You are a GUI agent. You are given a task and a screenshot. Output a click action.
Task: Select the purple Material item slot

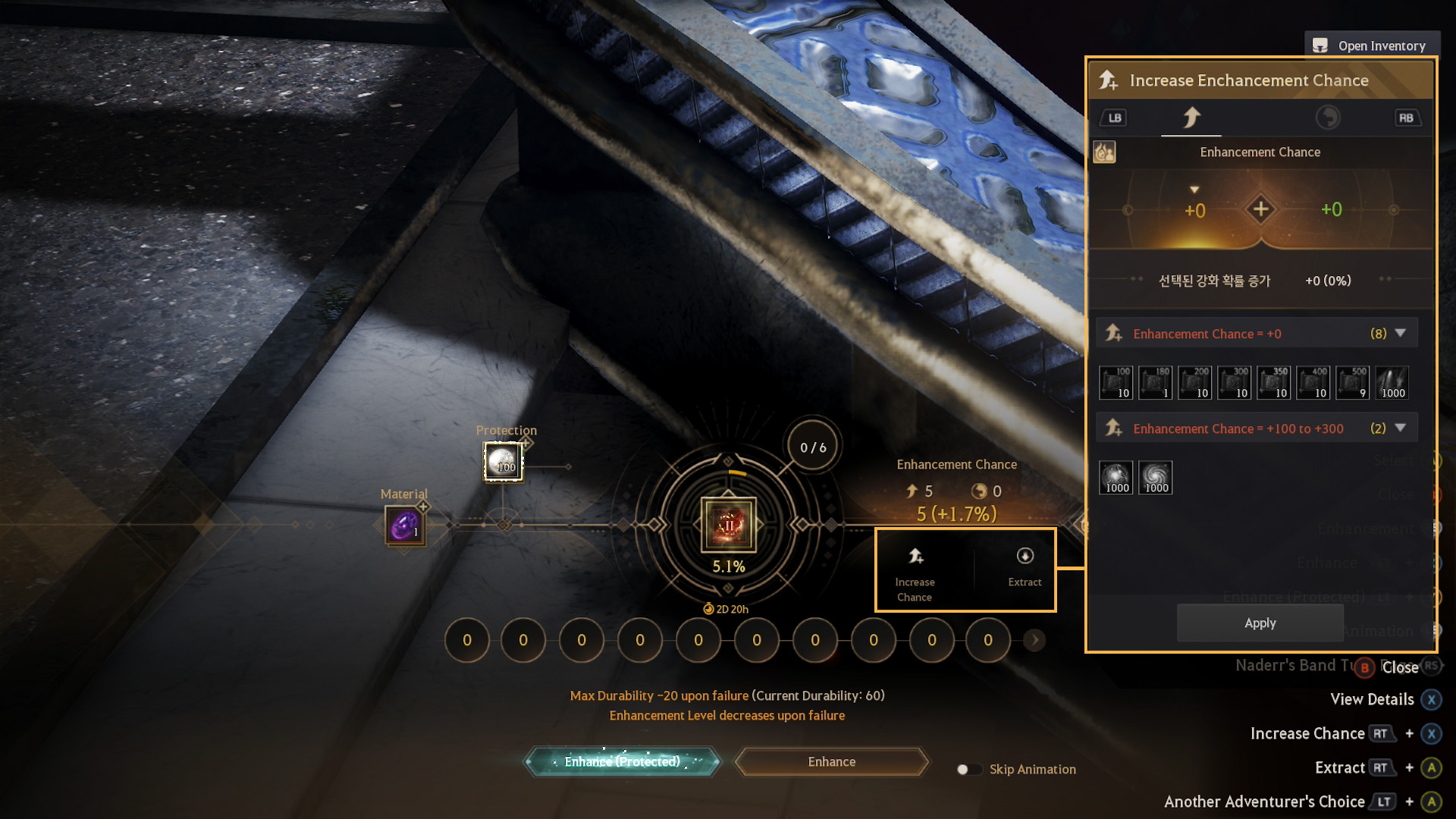(404, 526)
